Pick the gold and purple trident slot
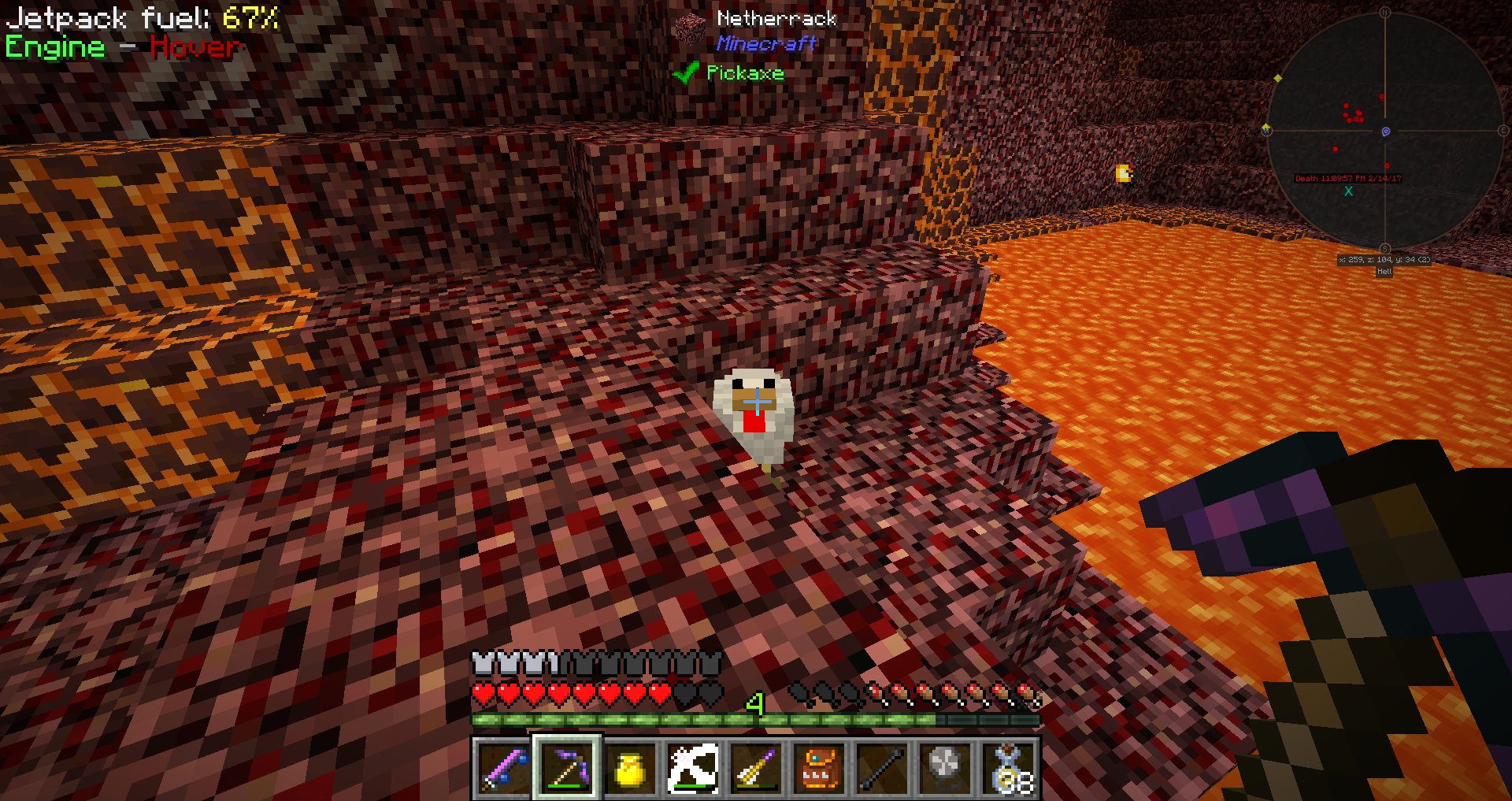 click(x=756, y=768)
